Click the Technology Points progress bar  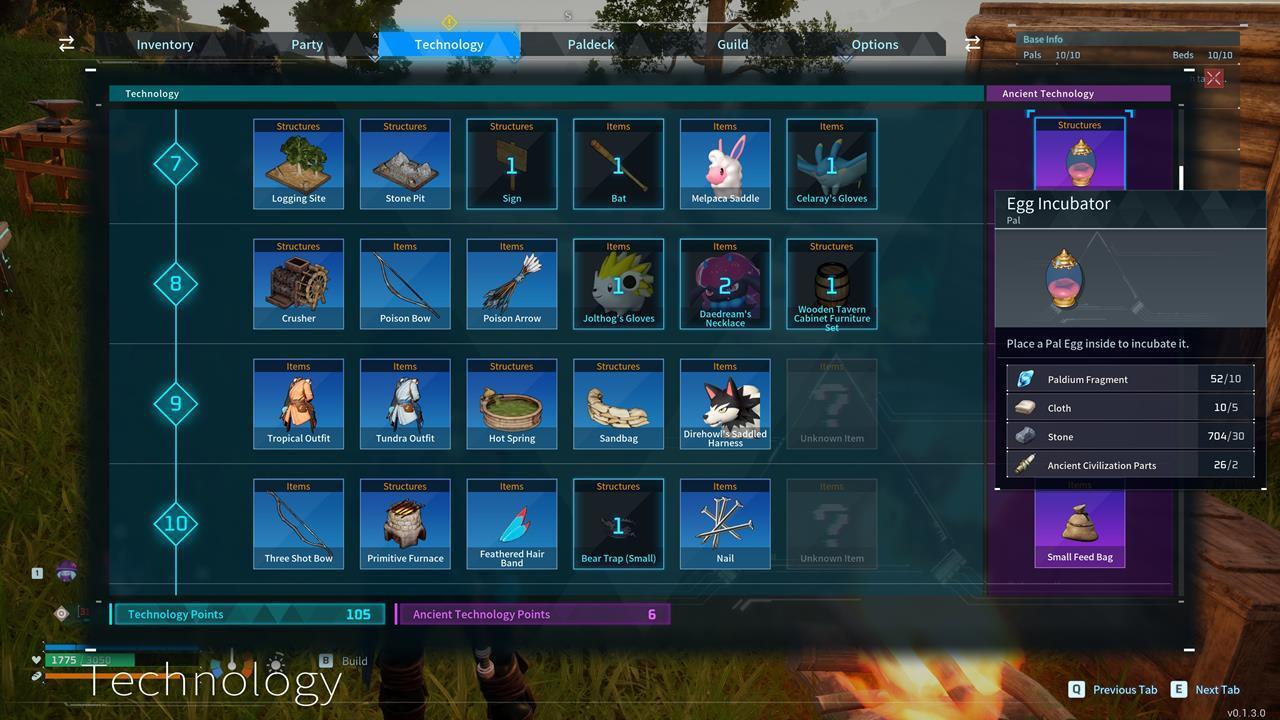[x=247, y=613]
